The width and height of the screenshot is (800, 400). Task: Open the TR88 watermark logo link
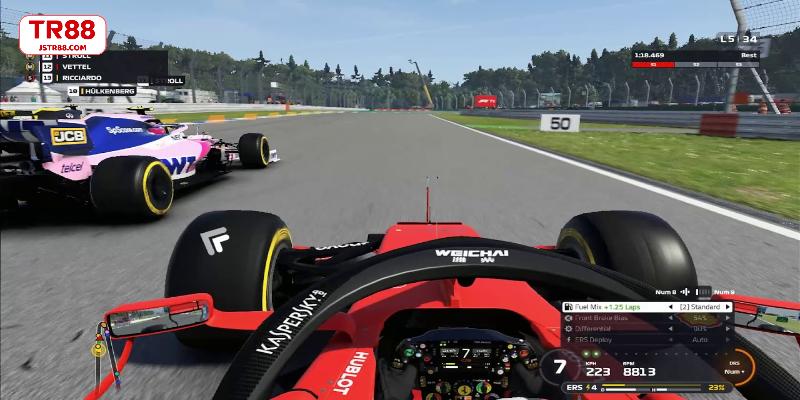click(62, 35)
